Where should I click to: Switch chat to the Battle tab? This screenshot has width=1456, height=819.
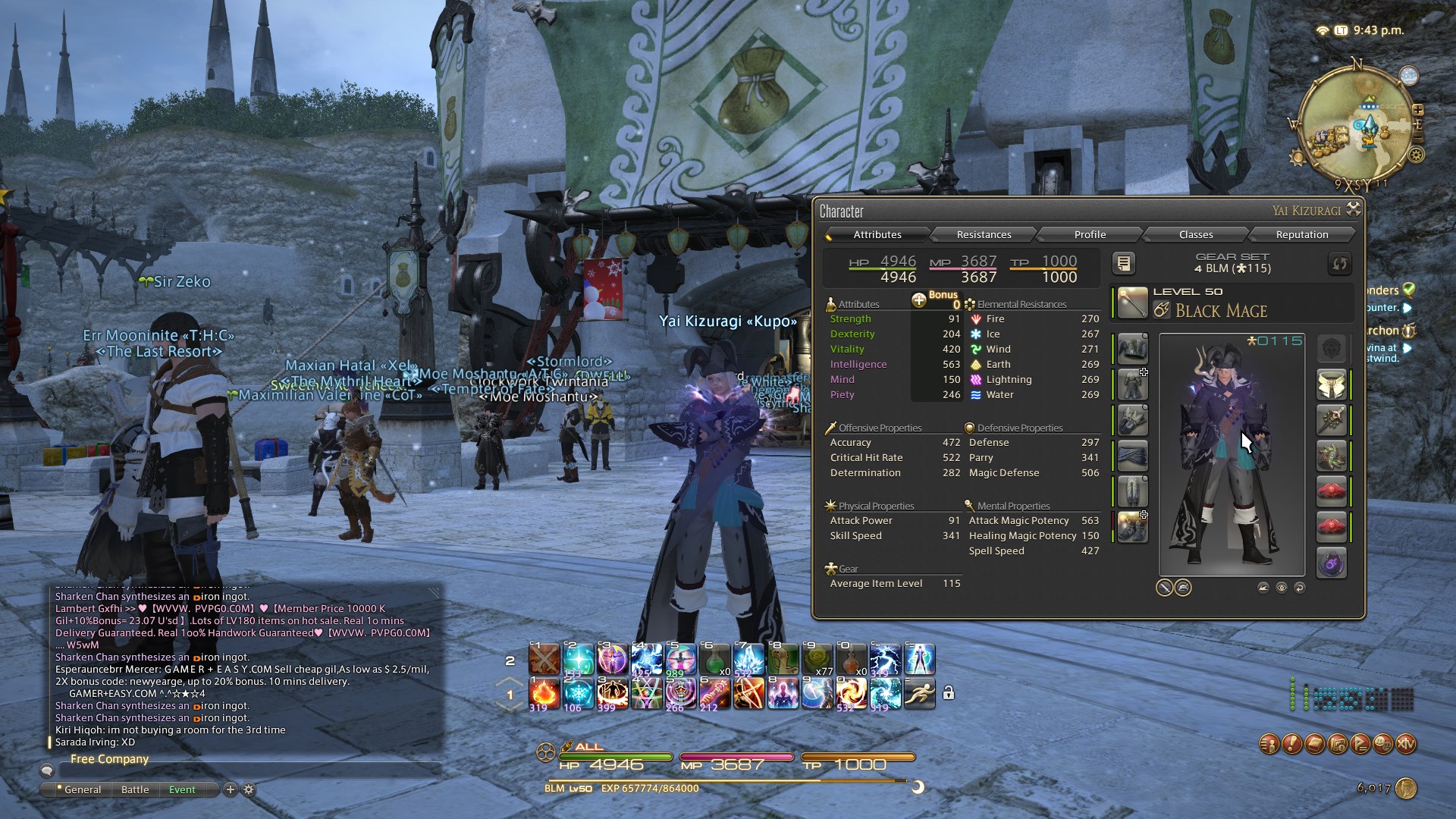135,789
